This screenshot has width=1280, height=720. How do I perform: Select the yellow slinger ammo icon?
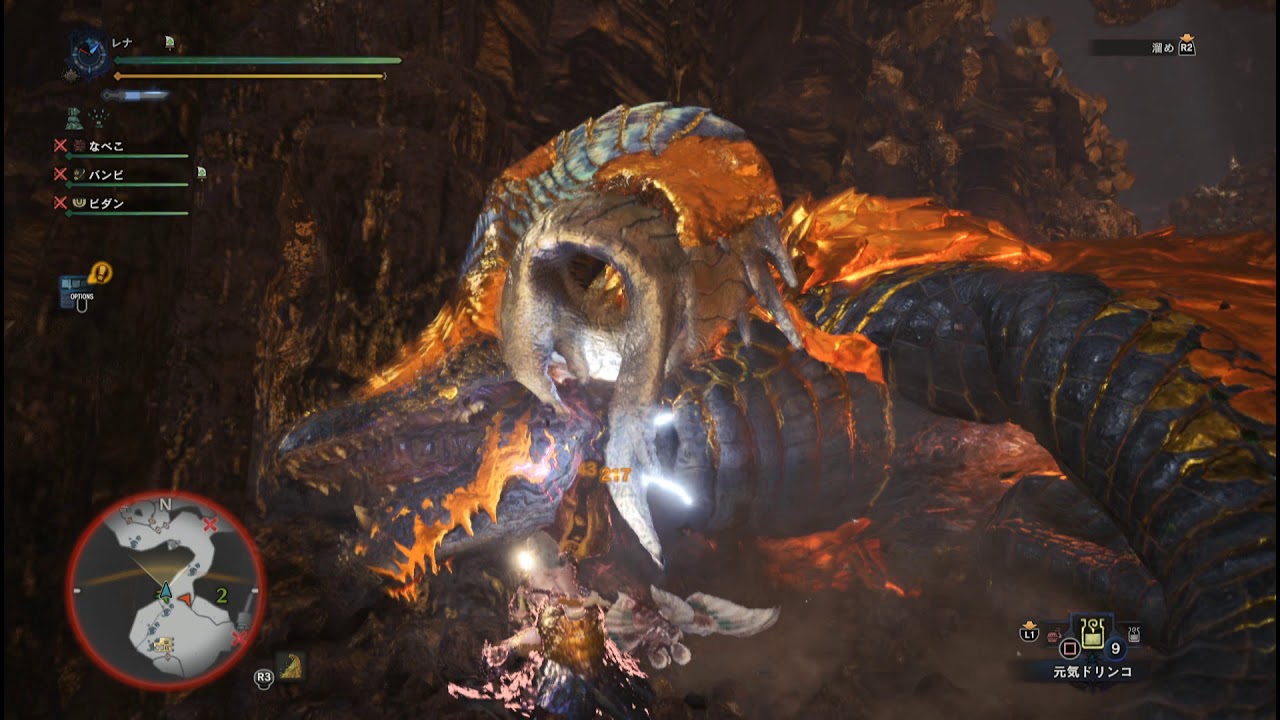coord(291,666)
